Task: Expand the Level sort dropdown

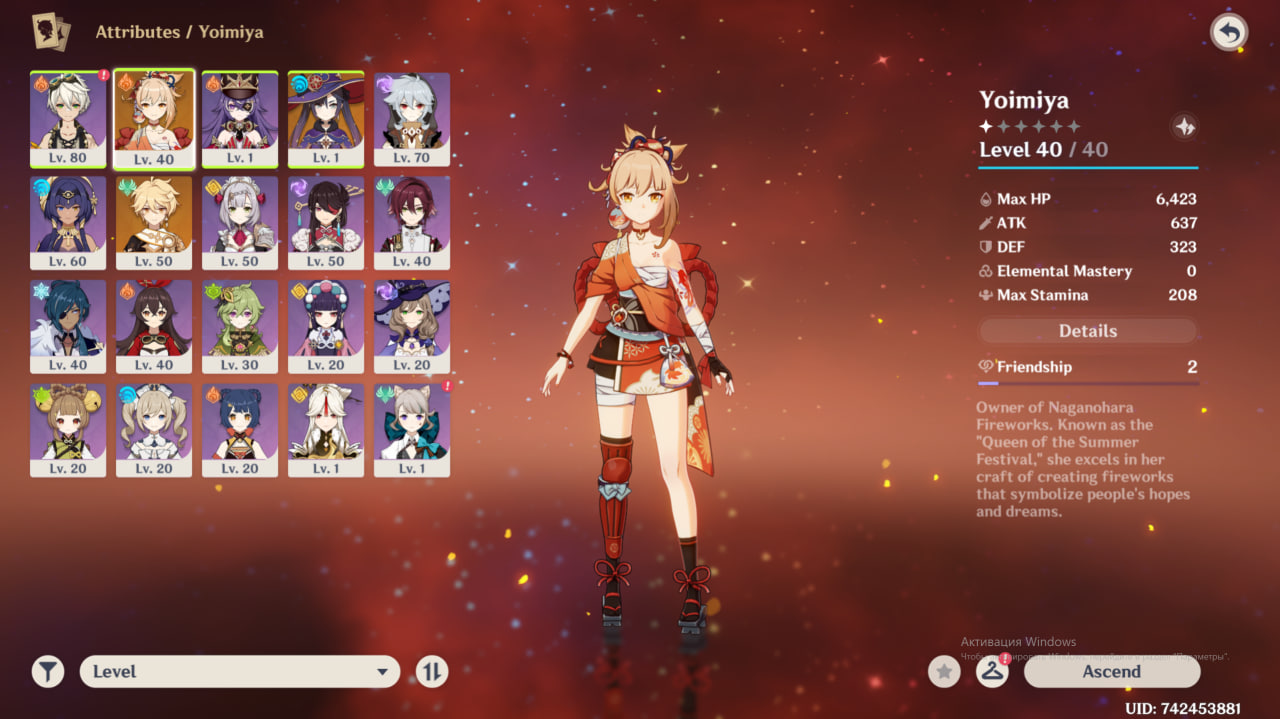Action: pos(239,672)
